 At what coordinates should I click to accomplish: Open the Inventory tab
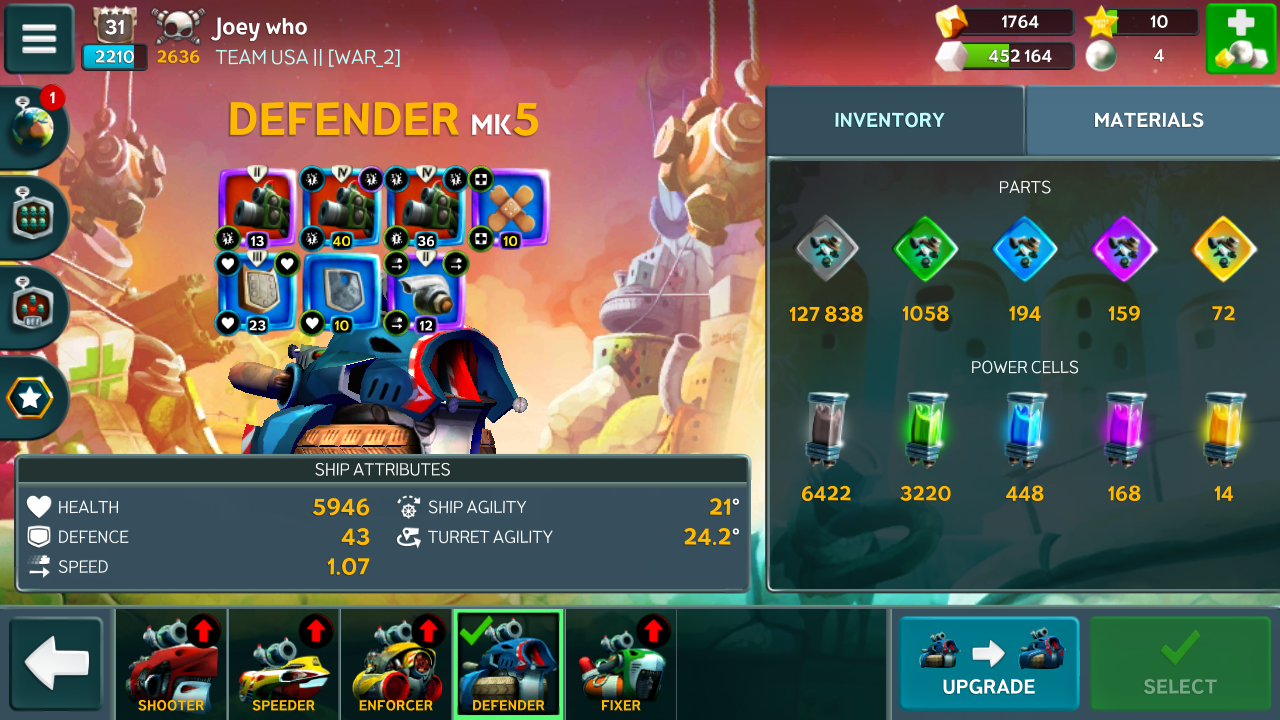889,120
